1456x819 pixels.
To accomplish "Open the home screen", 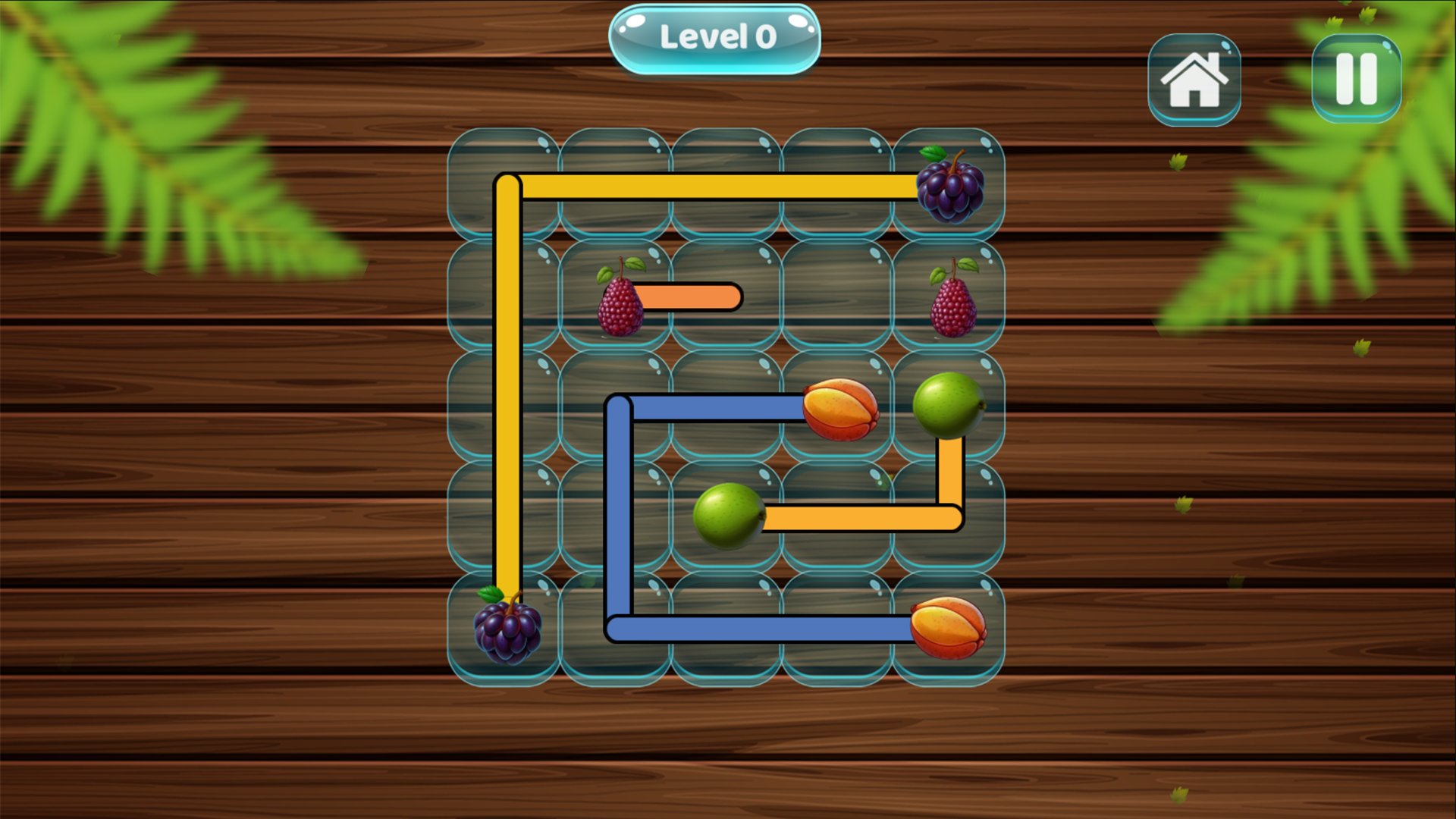I will 1194,78.
